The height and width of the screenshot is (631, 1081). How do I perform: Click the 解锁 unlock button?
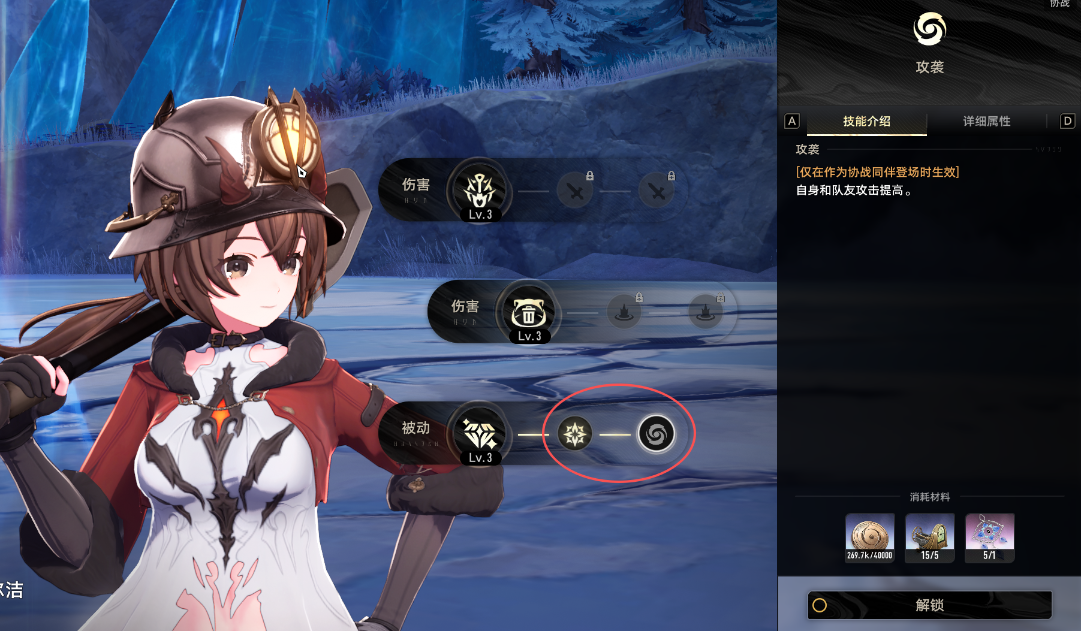click(x=929, y=605)
